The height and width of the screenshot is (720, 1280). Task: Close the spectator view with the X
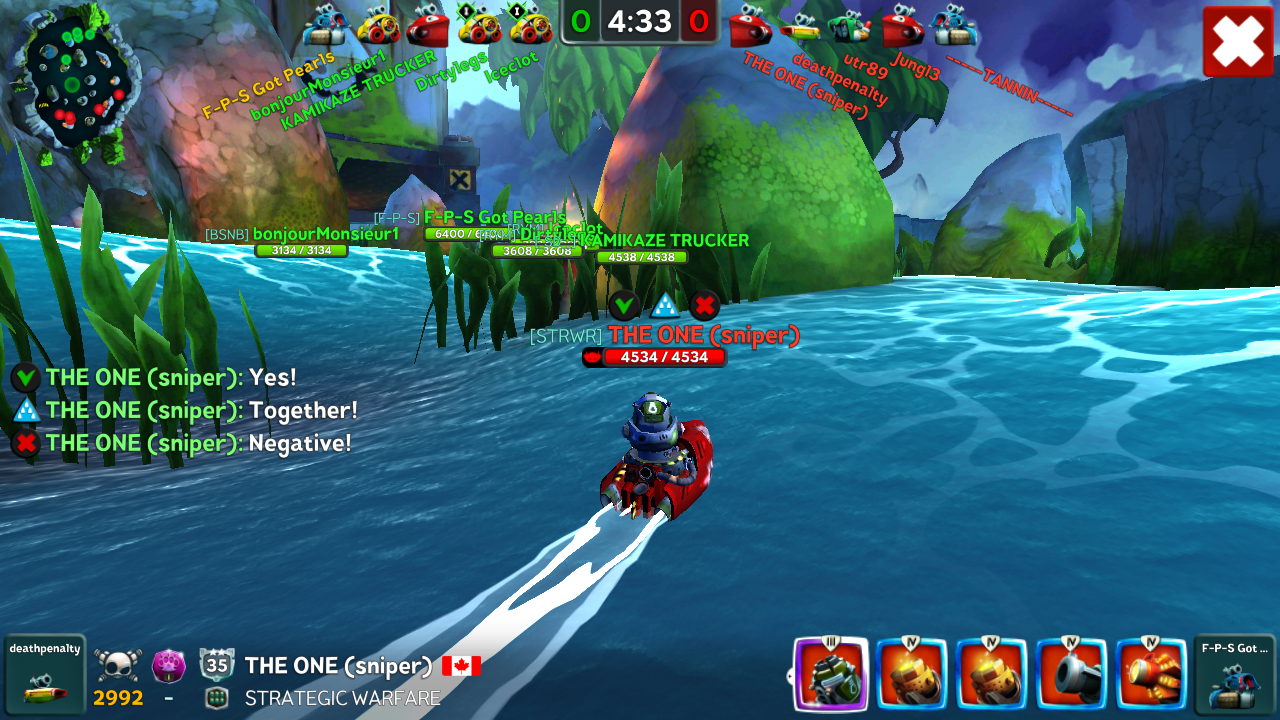click(x=1238, y=41)
